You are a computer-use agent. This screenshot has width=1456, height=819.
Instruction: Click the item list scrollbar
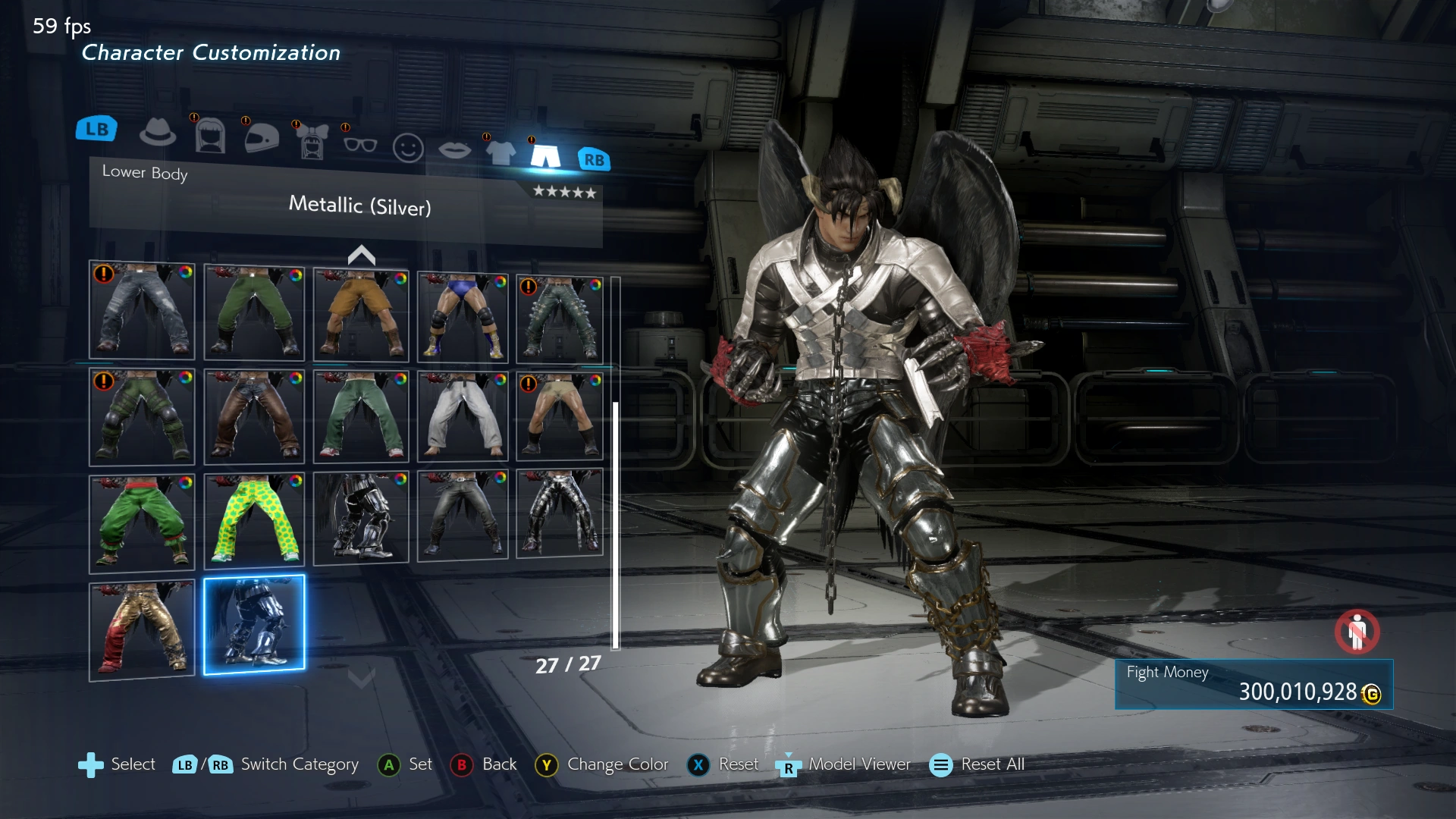616,525
